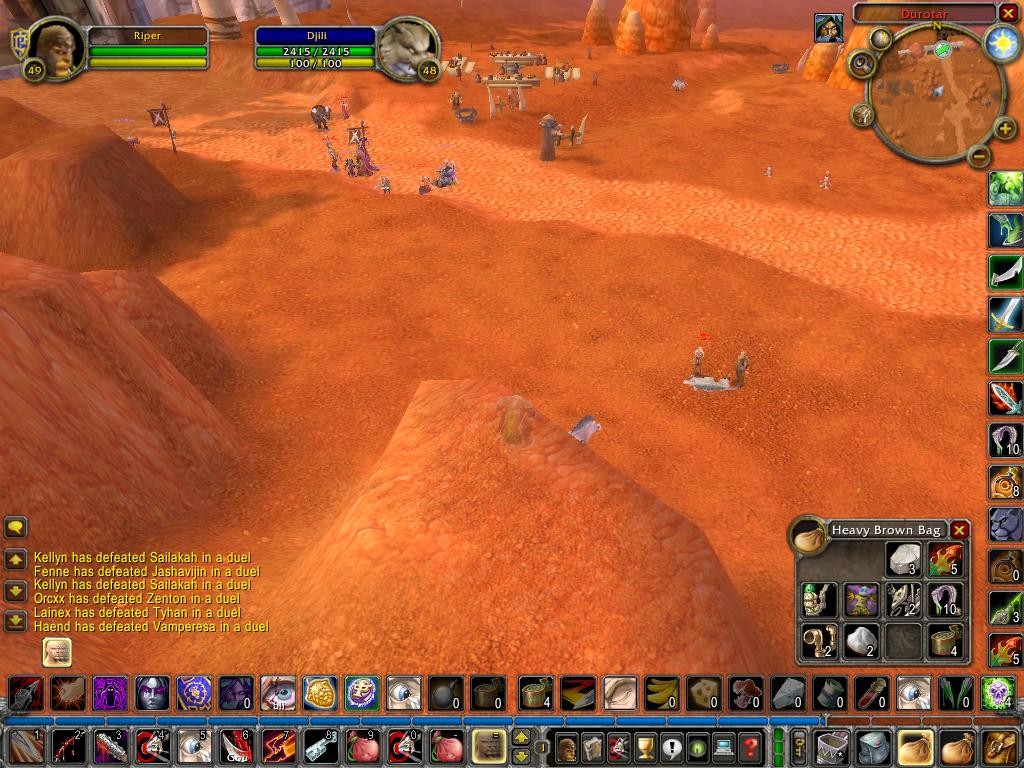Open the quest log exclamation button
This screenshot has height=768, width=1024.
click(670, 746)
